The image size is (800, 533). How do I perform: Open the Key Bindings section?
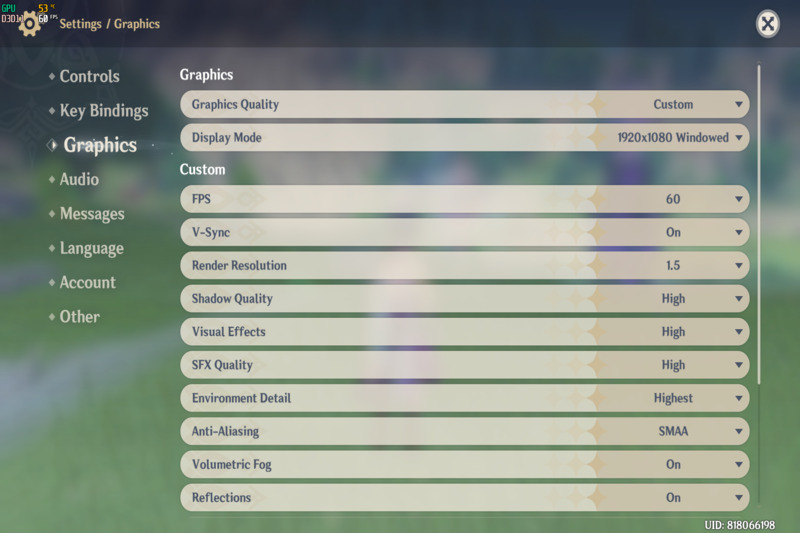tap(103, 111)
